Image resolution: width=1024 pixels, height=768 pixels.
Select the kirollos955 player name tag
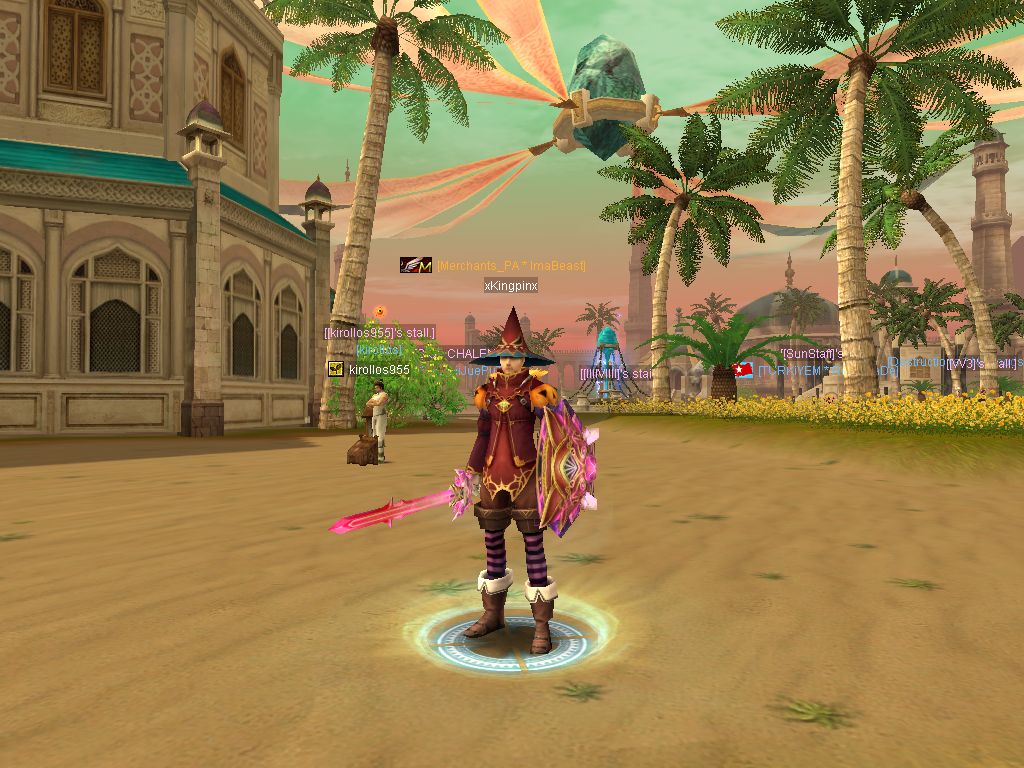tap(379, 370)
